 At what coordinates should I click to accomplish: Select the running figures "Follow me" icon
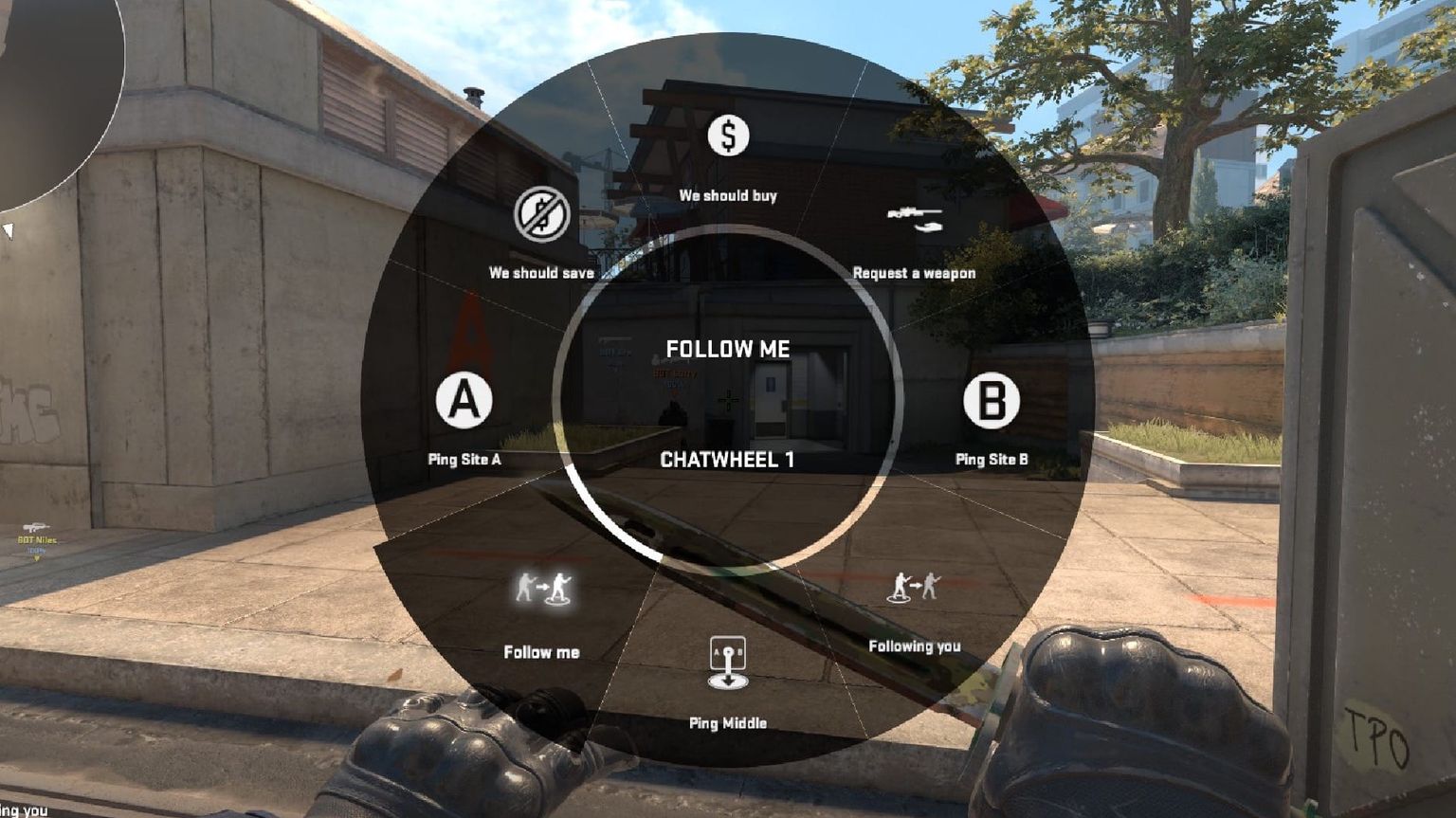(541, 588)
